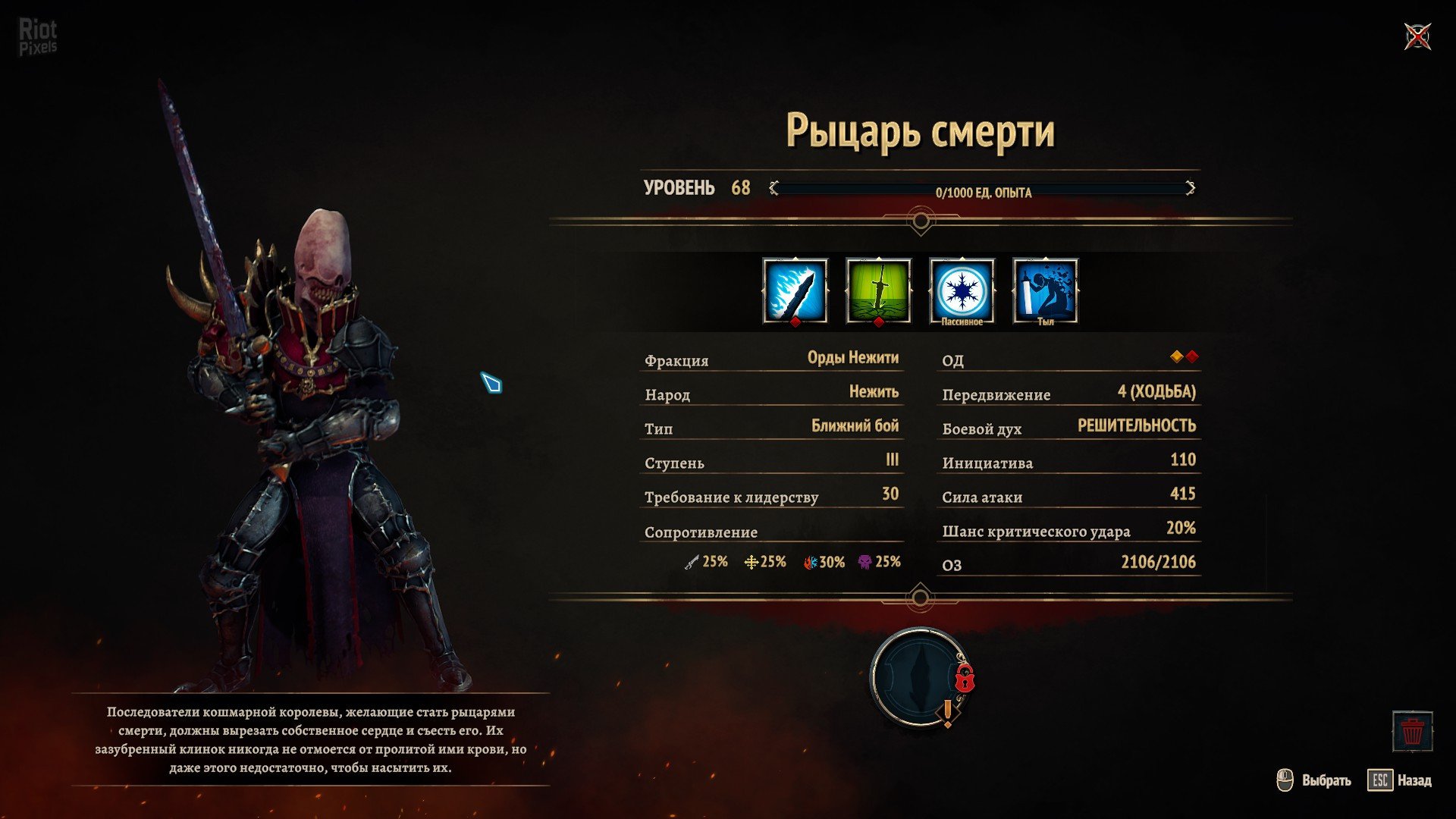Open the locked equipment slot
The height and width of the screenshot is (819, 1456).
pos(919,676)
